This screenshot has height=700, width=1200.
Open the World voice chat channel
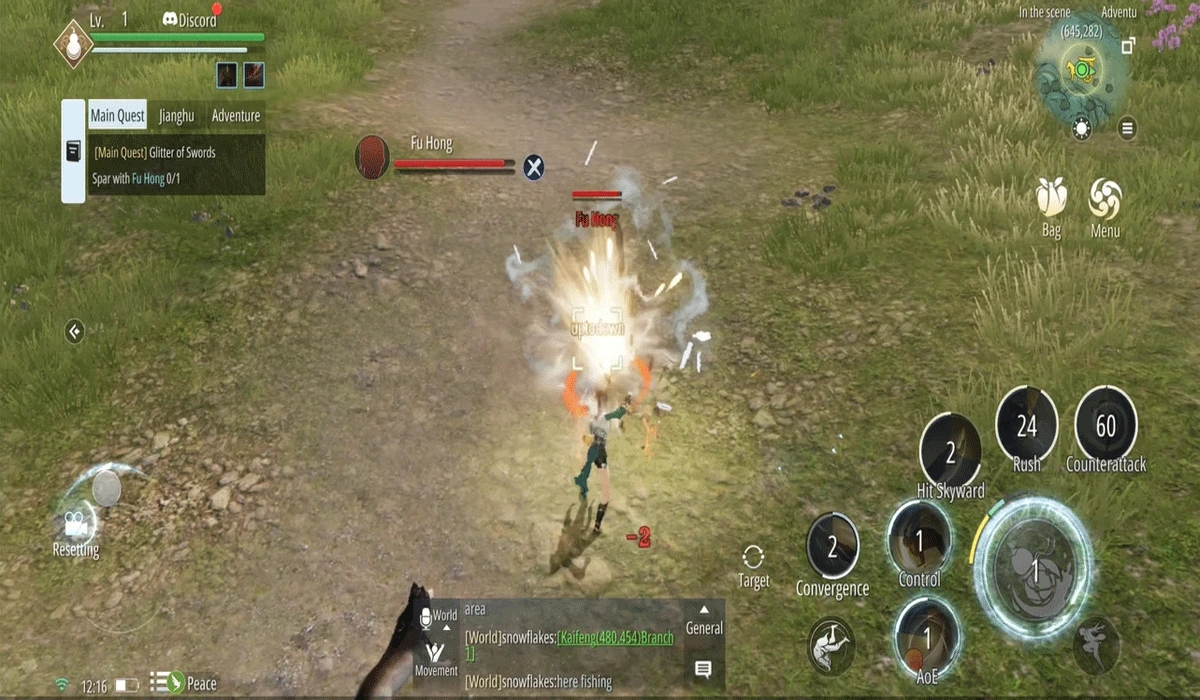[x=439, y=617]
